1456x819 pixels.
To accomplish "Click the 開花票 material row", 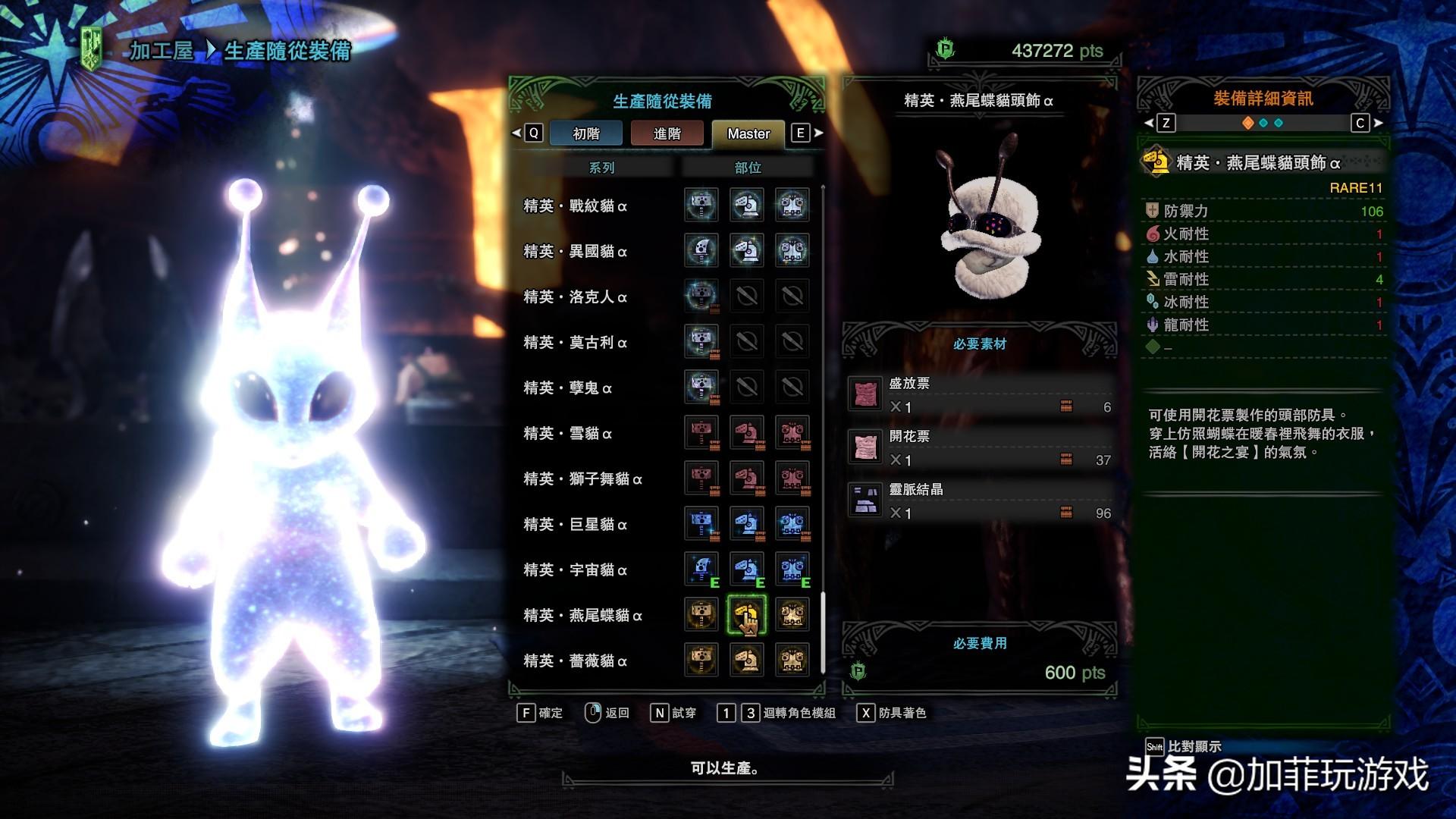I will coord(980,448).
